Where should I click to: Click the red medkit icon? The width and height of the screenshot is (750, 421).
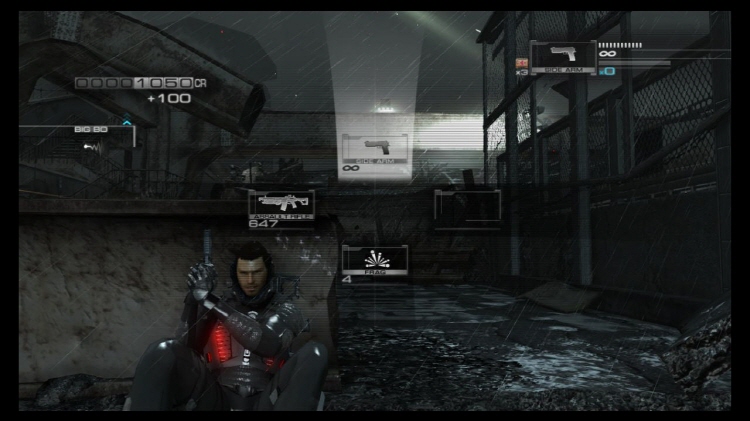pyautogui.click(x=521, y=62)
